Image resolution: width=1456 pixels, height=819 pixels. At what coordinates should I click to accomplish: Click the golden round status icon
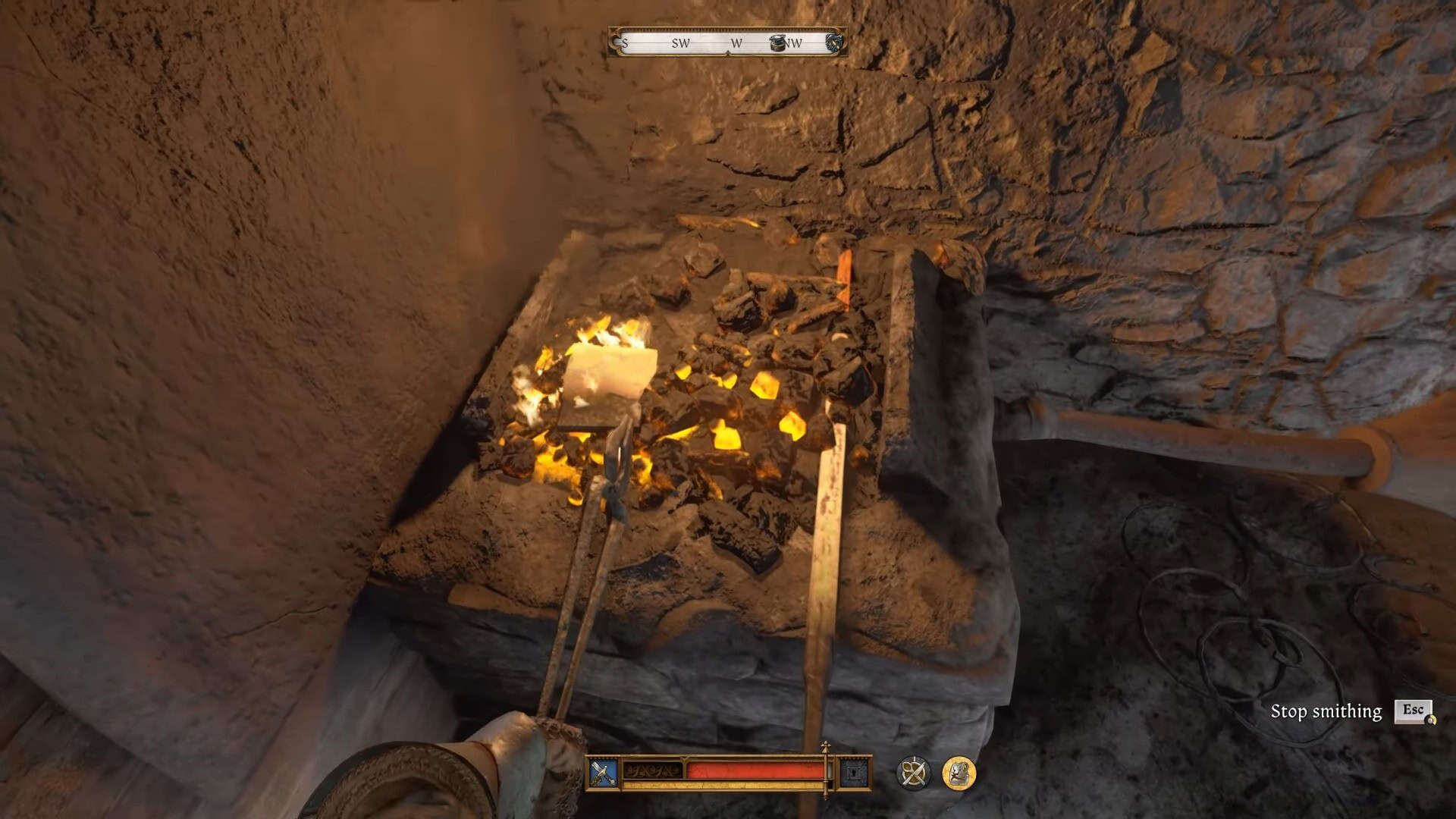[959, 773]
